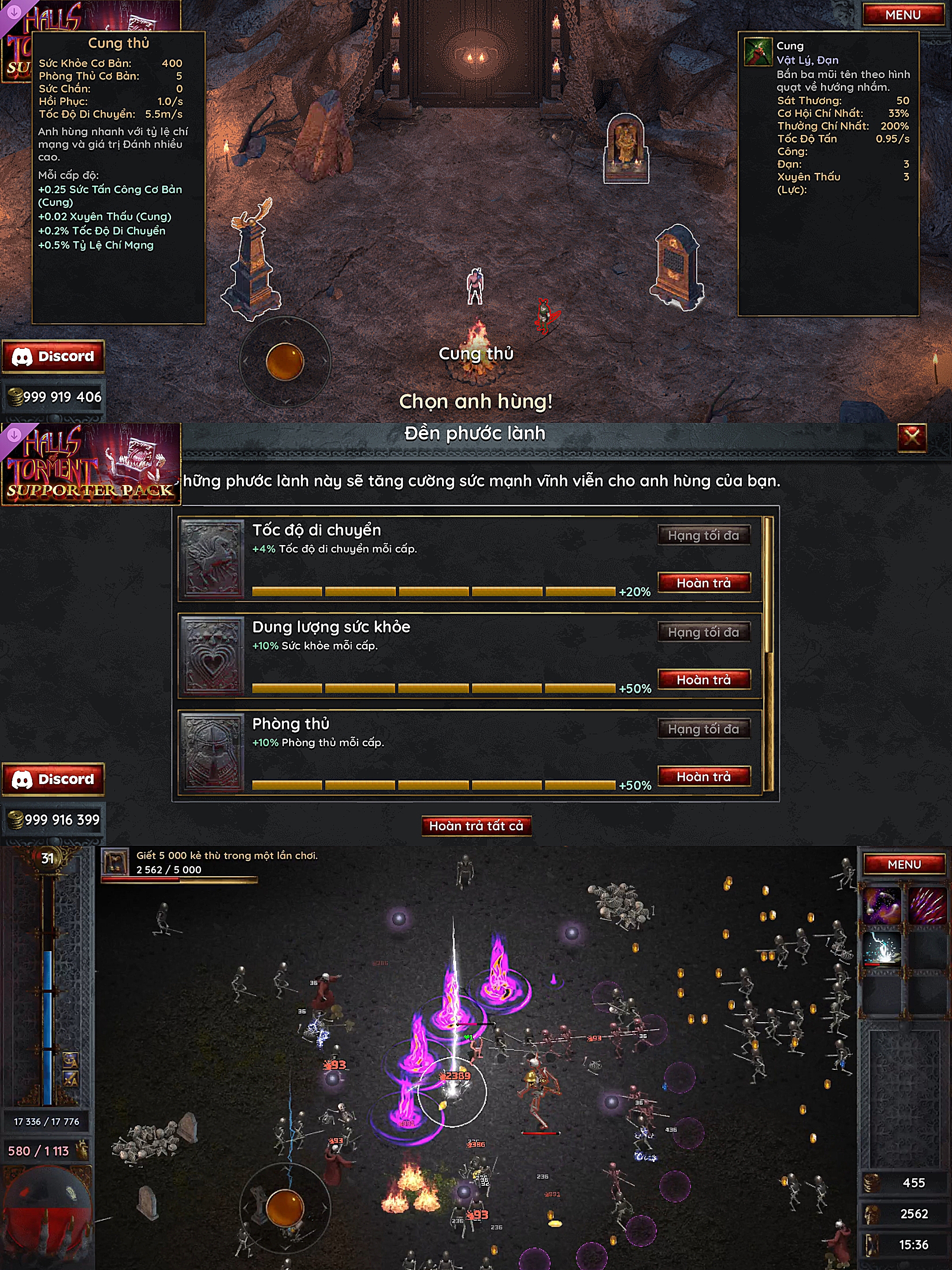The height and width of the screenshot is (1270, 952).
Task: Refund the Tốc độ di chuyển blessing
Action: 703,583
